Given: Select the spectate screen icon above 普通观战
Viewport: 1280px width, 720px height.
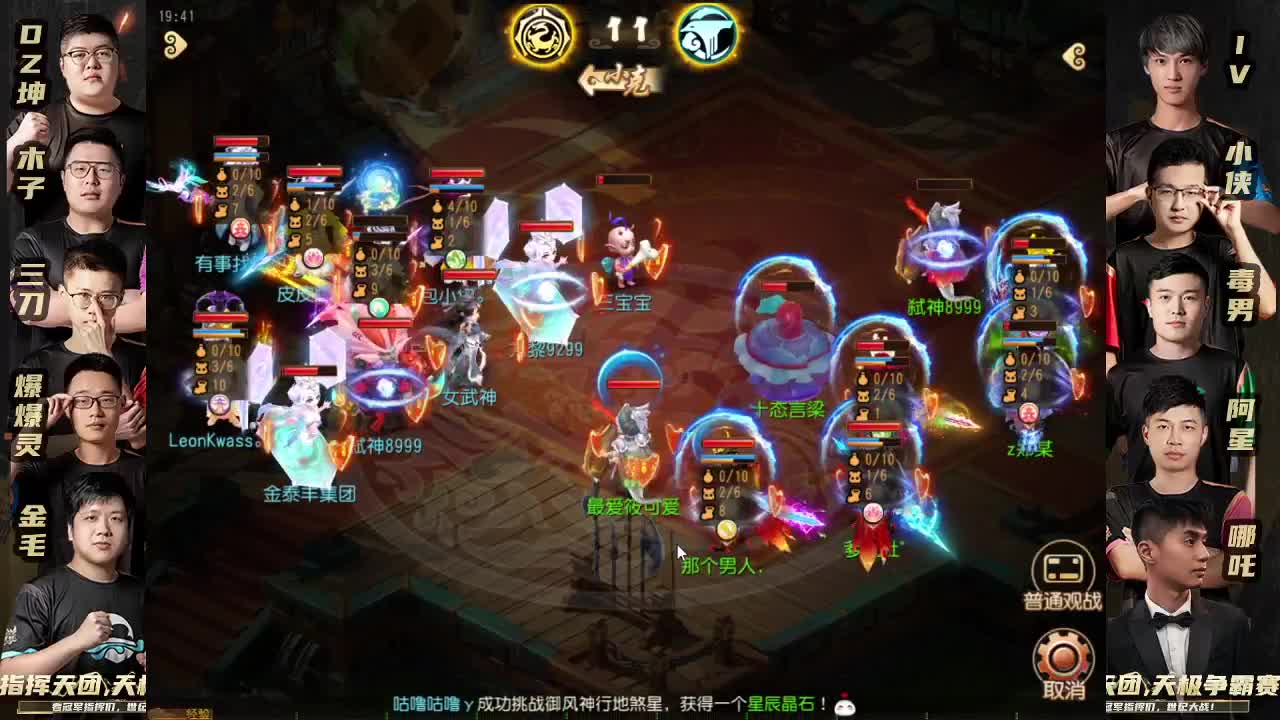Looking at the screenshot, I should coord(1063,570).
